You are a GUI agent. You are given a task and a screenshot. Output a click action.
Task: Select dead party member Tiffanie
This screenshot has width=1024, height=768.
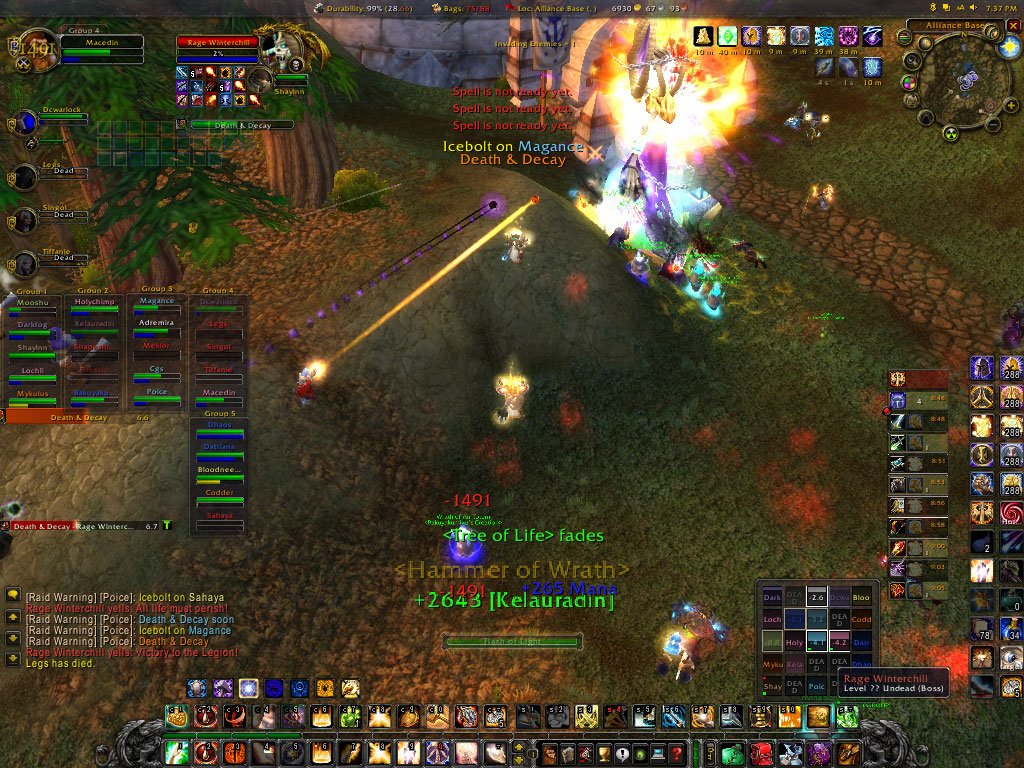point(62,257)
